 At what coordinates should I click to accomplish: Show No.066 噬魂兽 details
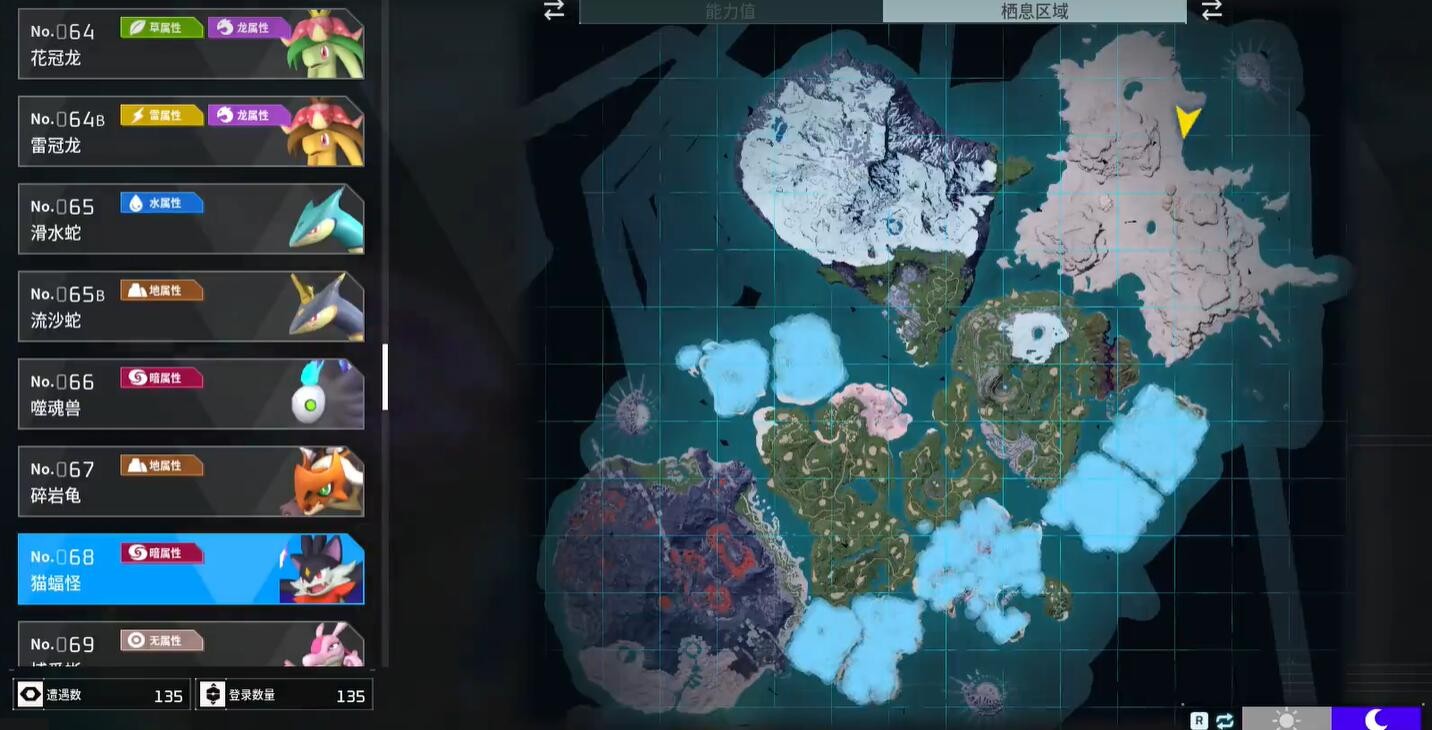[x=190, y=394]
